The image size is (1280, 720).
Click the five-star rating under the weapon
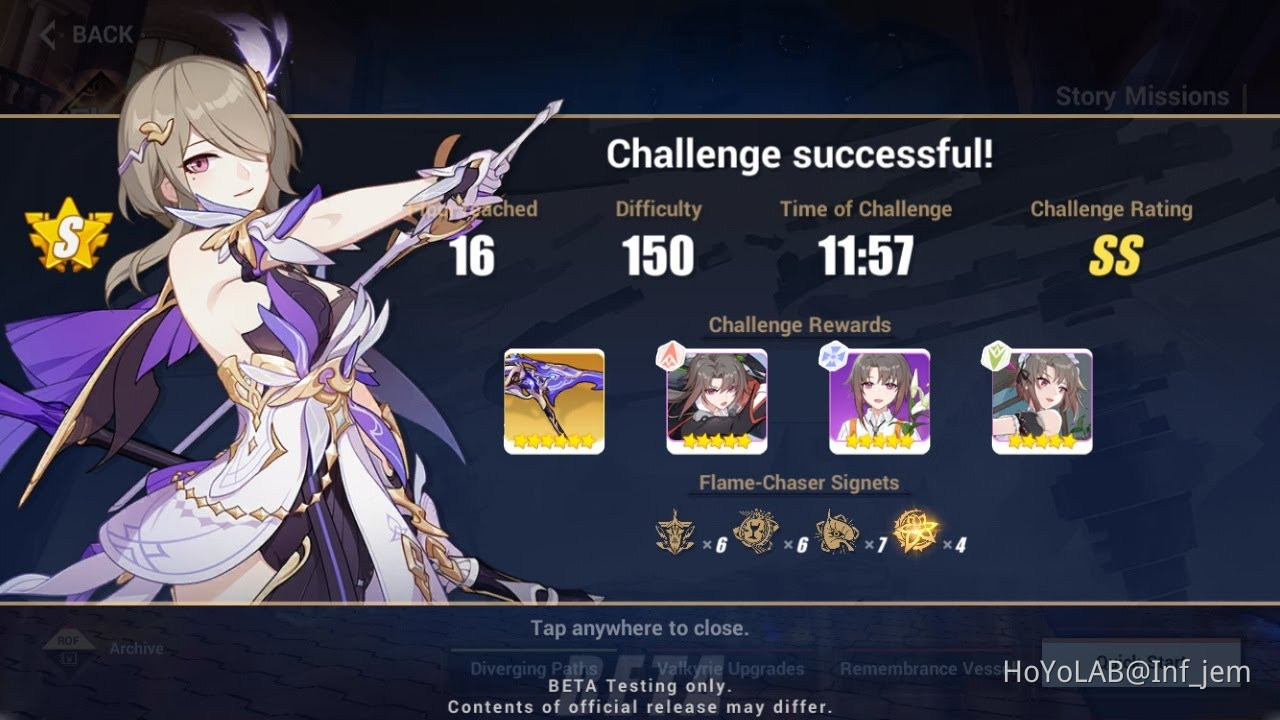pyautogui.click(x=554, y=440)
